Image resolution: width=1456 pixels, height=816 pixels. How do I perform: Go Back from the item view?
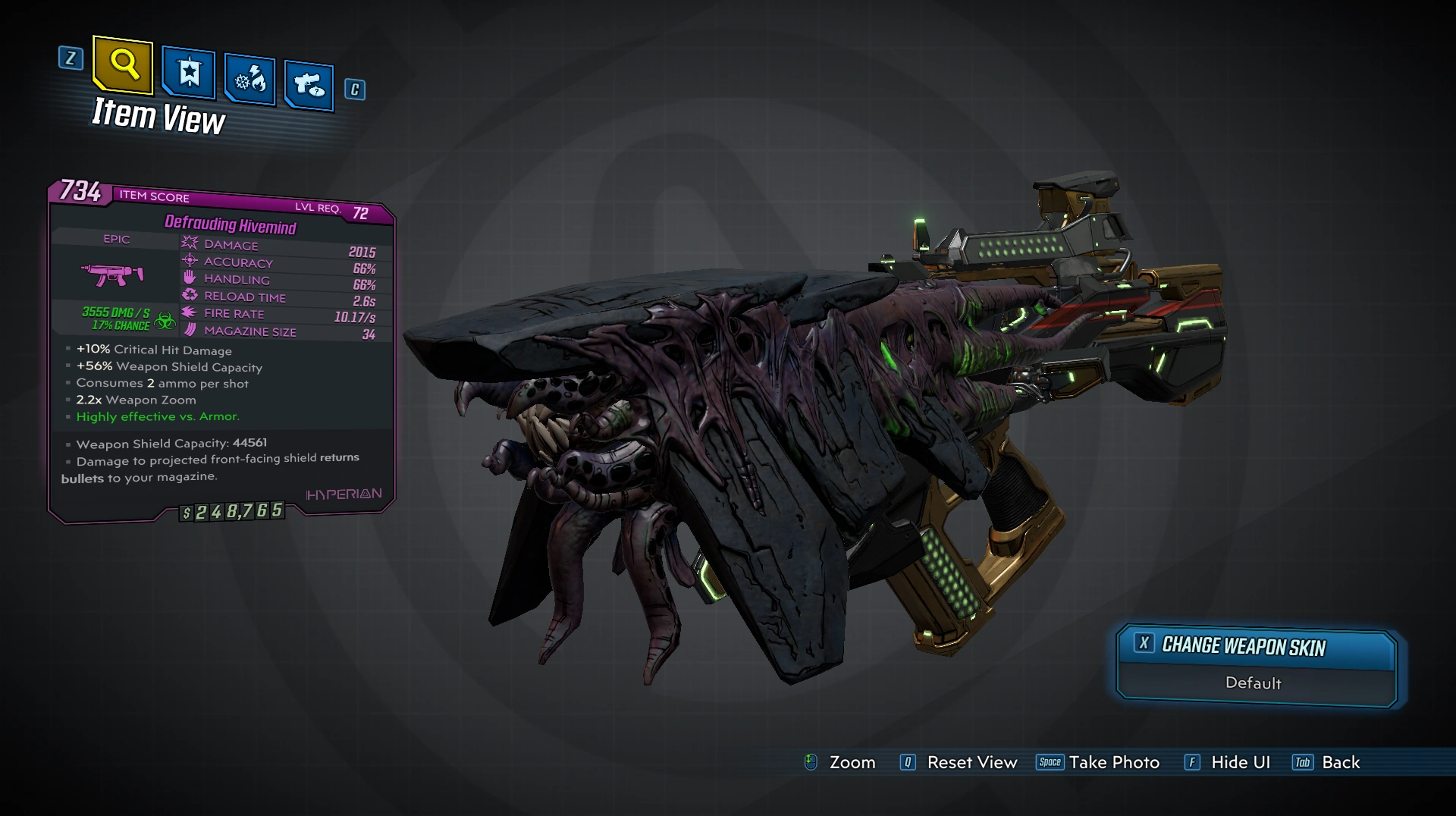click(x=1326, y=762)
